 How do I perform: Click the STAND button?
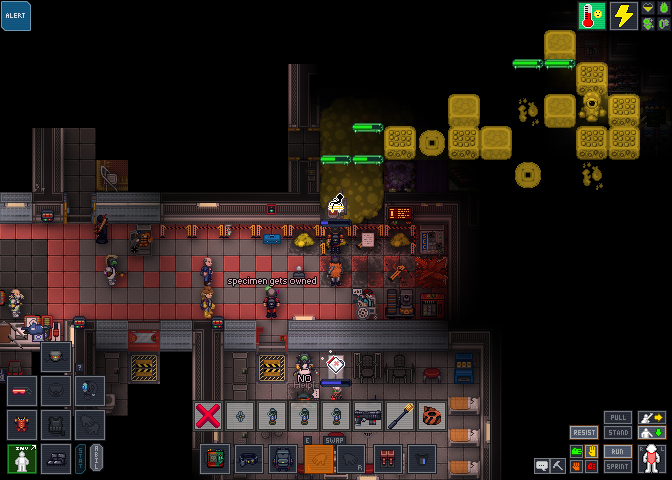618,433
